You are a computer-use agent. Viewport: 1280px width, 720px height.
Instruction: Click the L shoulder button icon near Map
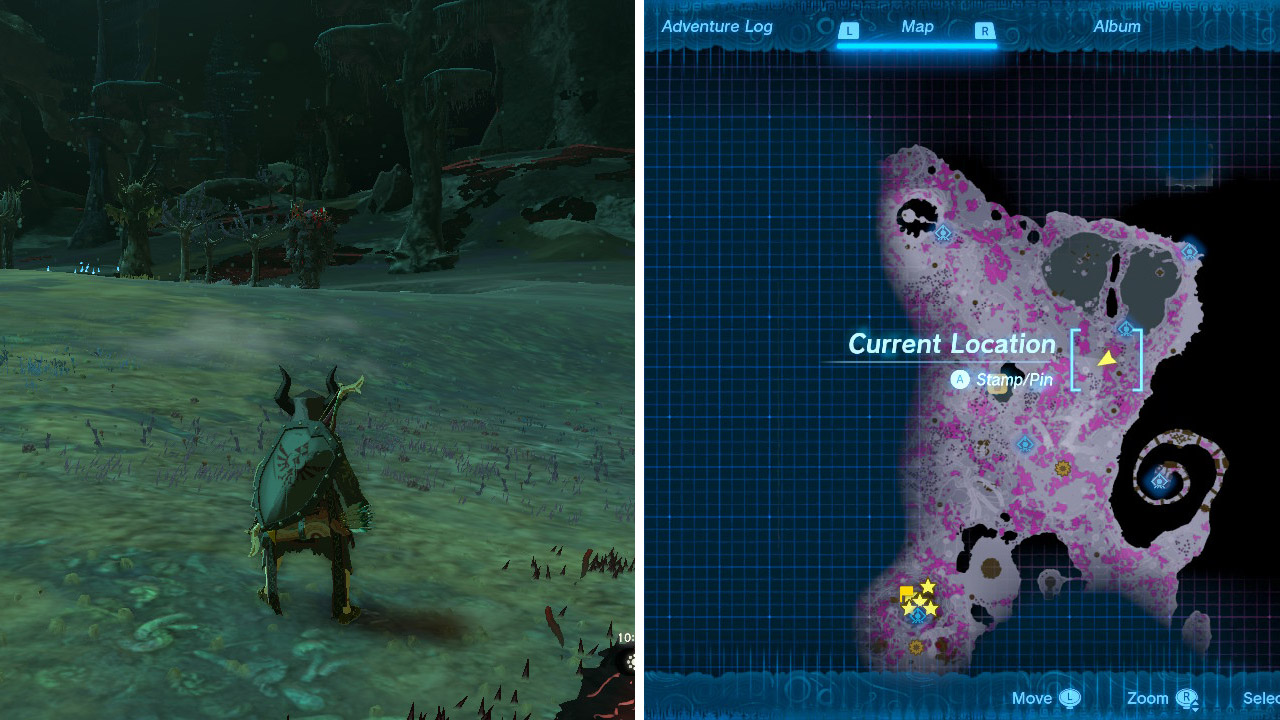848,28
